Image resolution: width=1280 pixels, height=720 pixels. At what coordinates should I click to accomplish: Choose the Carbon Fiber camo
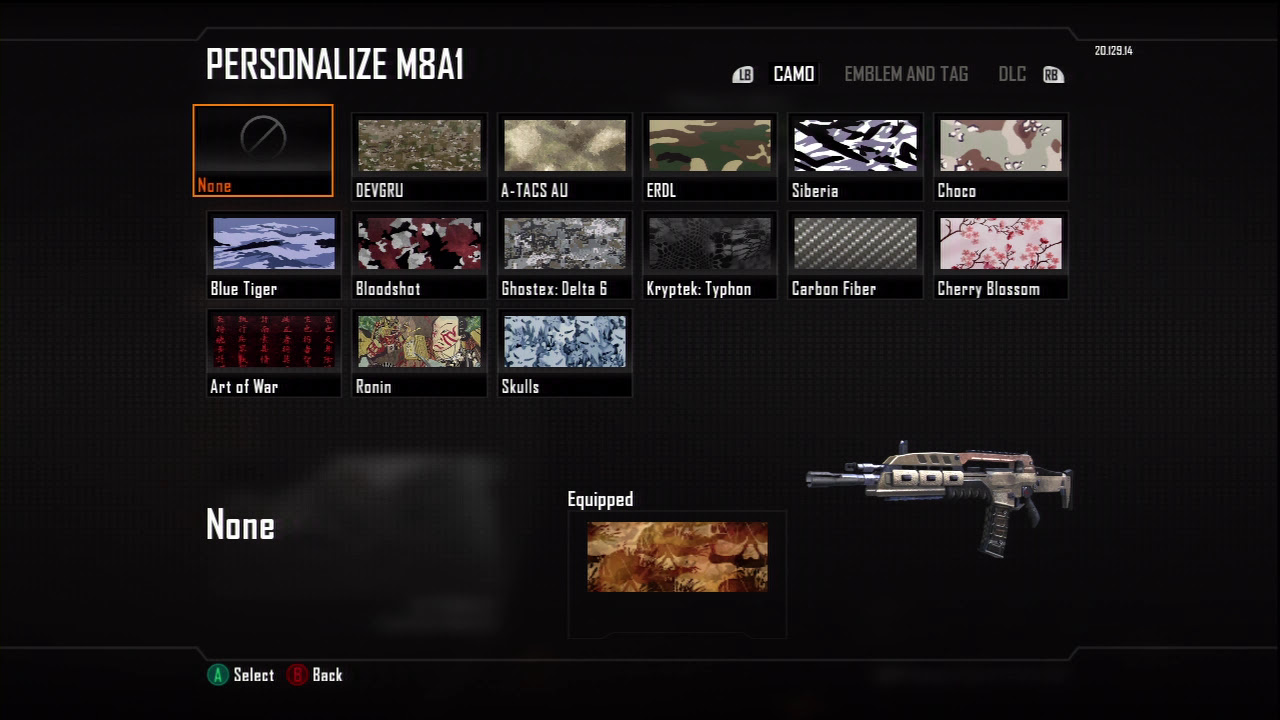[x=855, y=254]
